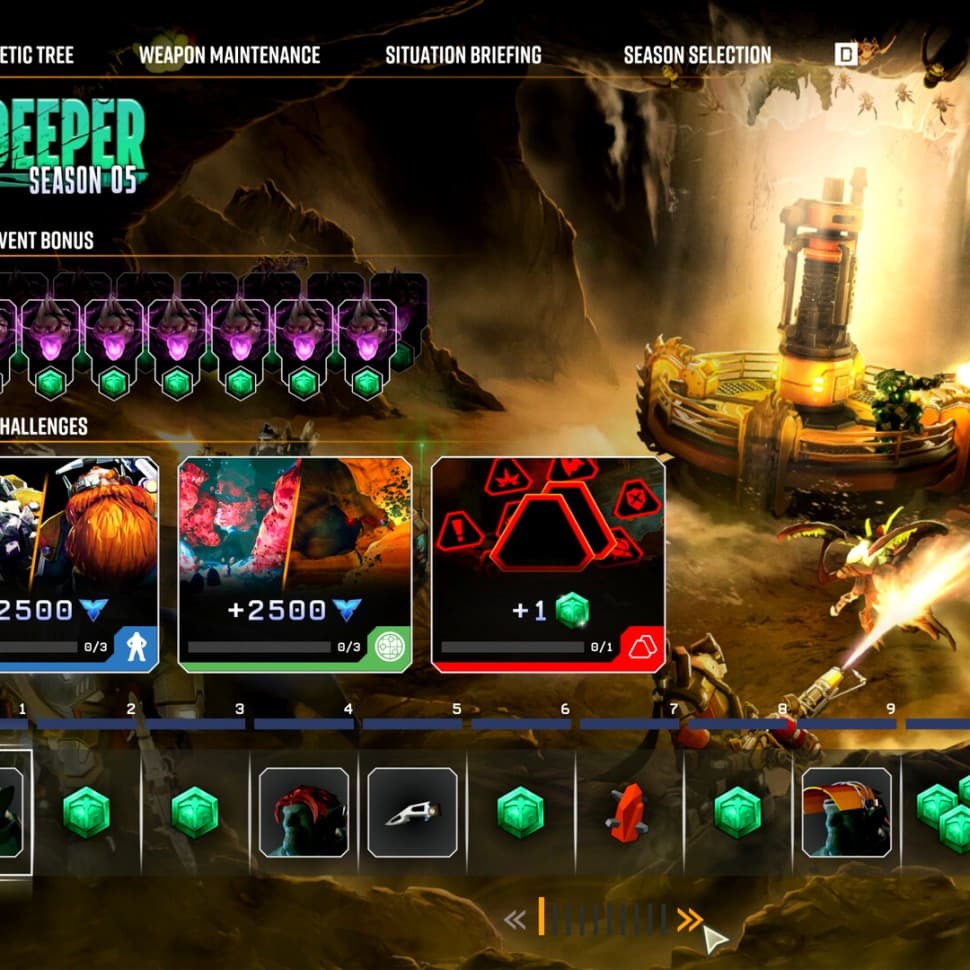Open the cave biome challenge card

click(x=294, y=563)
